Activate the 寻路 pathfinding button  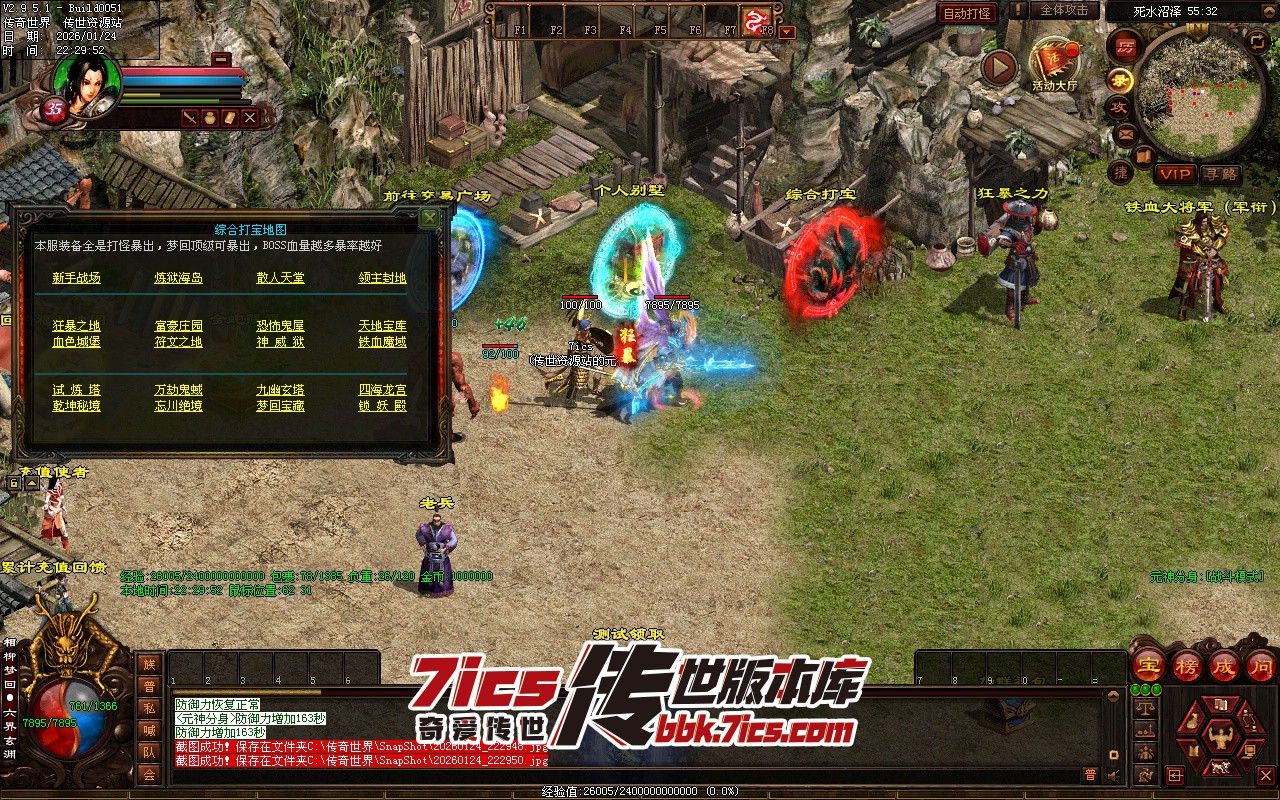1220,174
